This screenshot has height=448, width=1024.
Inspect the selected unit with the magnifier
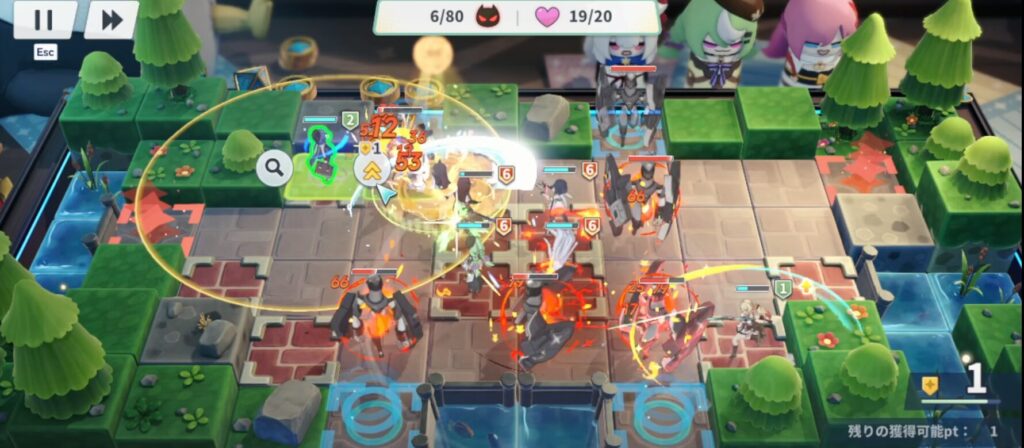(273, 168)
